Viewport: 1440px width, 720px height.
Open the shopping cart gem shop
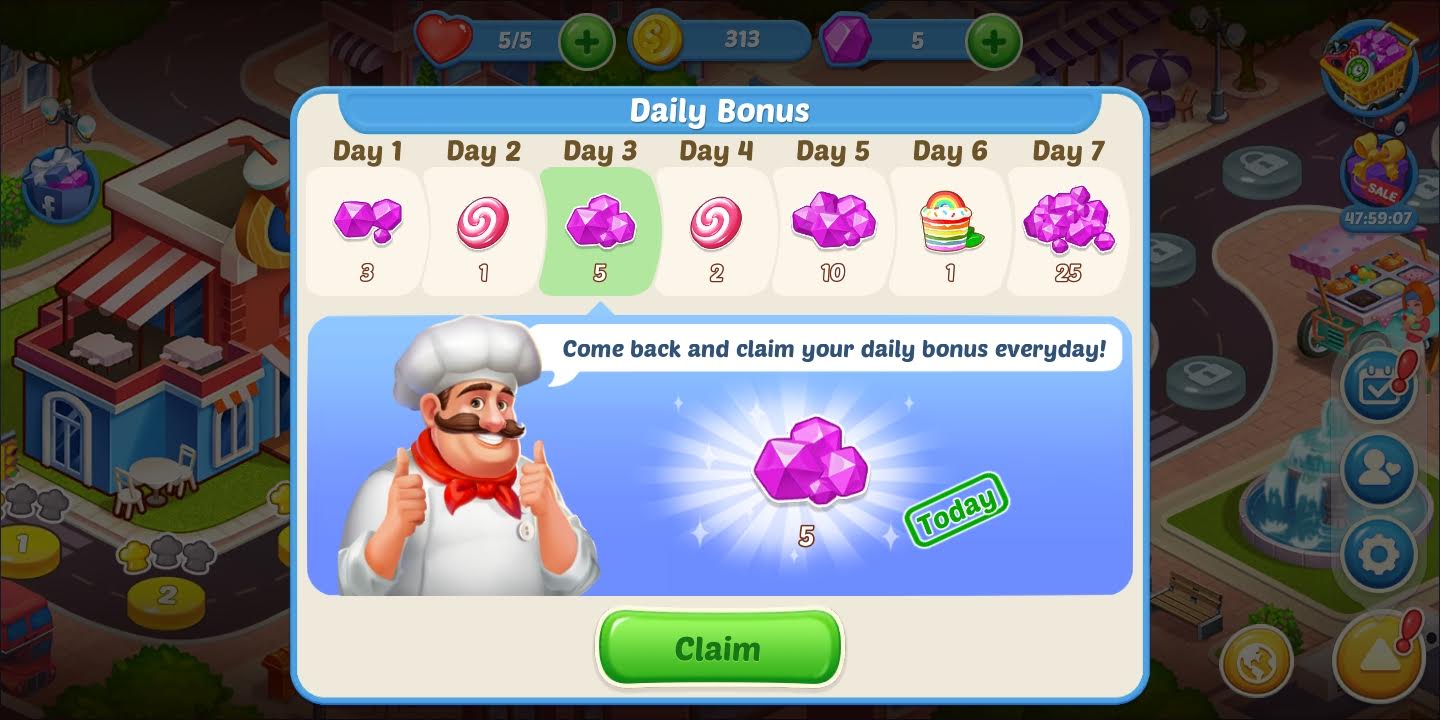click(x=1378, y=68)
